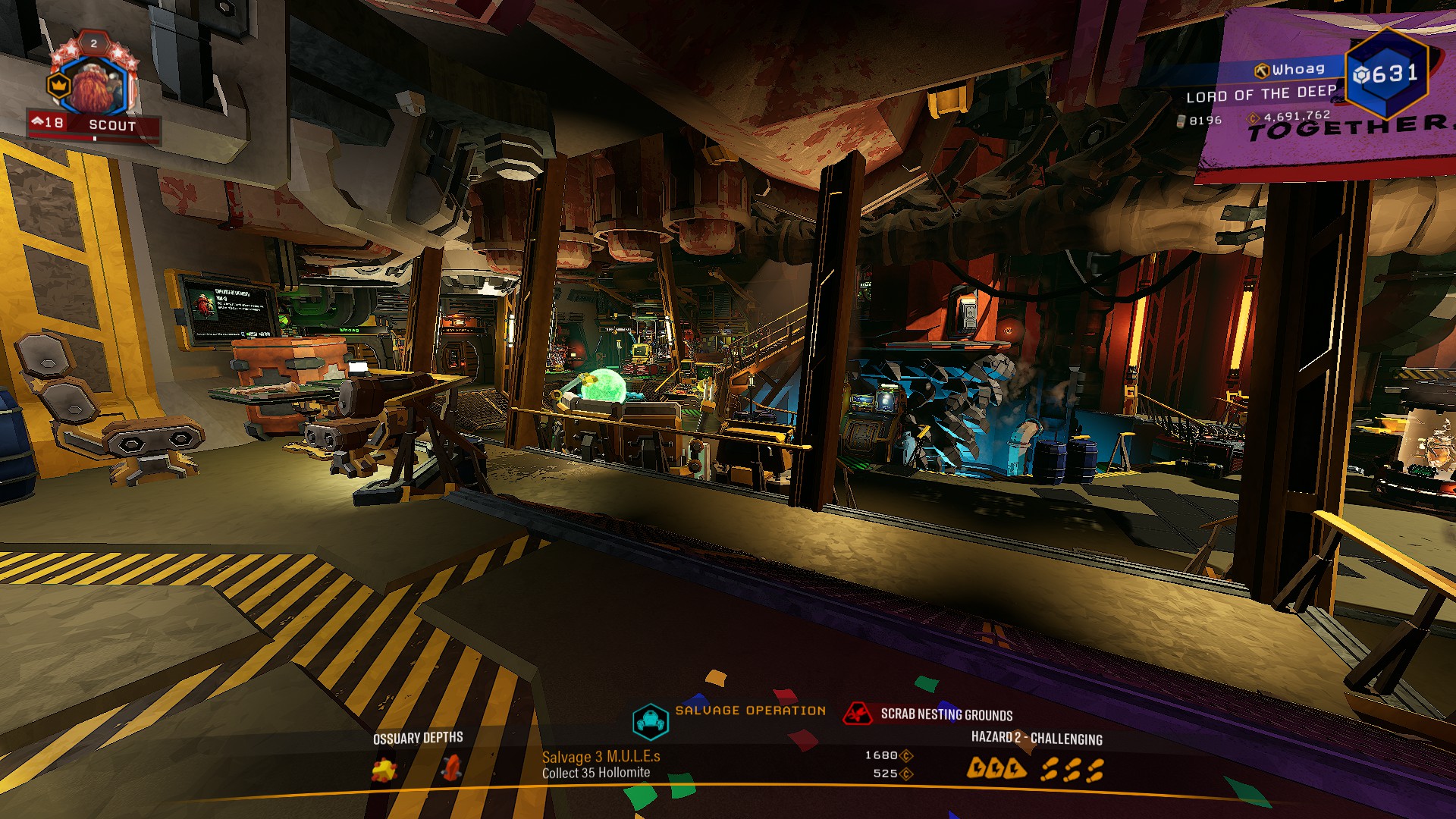Click the Hazard 2 - Challenging difficulty label
This screenshot has height=819, width=1456.
[1037, 738]
